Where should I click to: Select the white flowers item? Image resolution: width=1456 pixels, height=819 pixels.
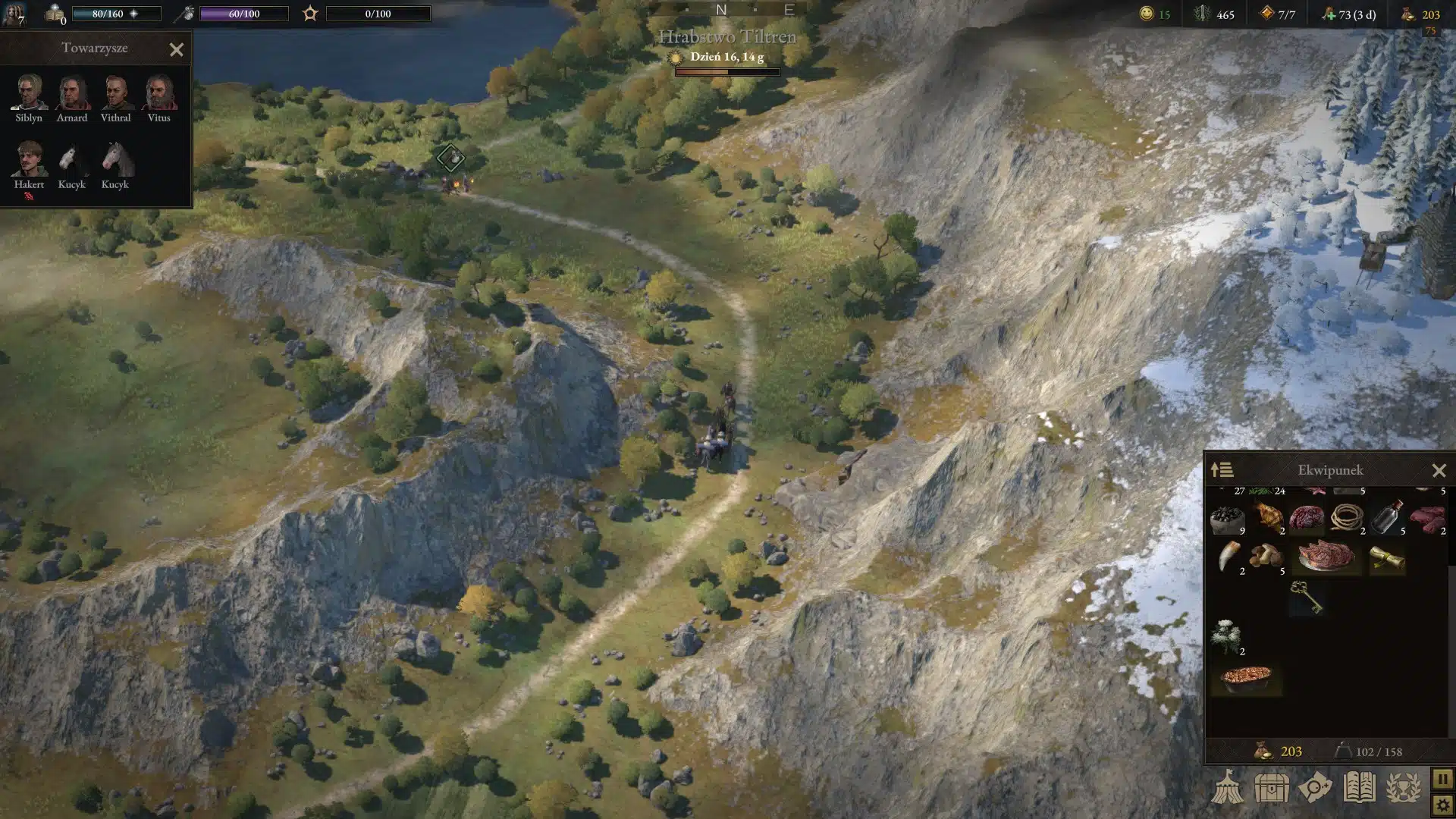pyautogui.click(x=1226, y=637)
